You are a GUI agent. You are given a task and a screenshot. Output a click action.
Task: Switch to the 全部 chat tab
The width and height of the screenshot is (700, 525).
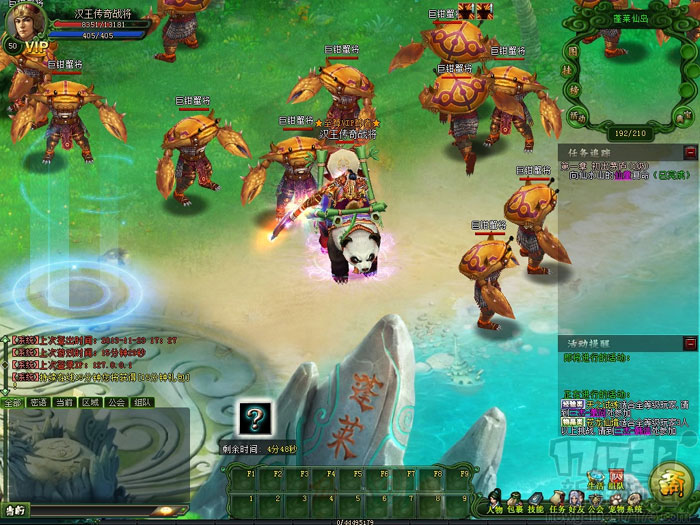tap(12, 402)
